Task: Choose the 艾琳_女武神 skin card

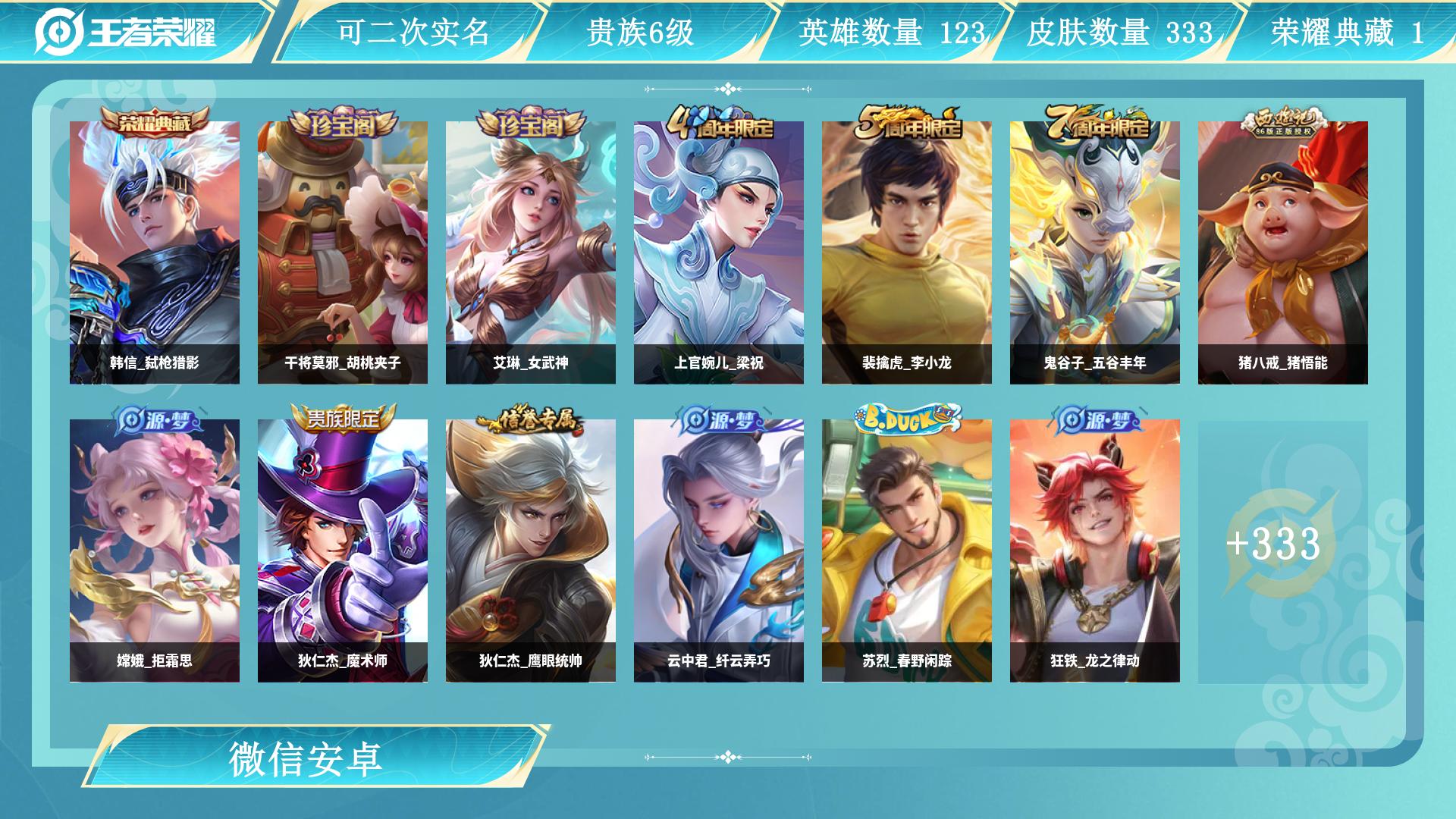Action: pos(531,253)
